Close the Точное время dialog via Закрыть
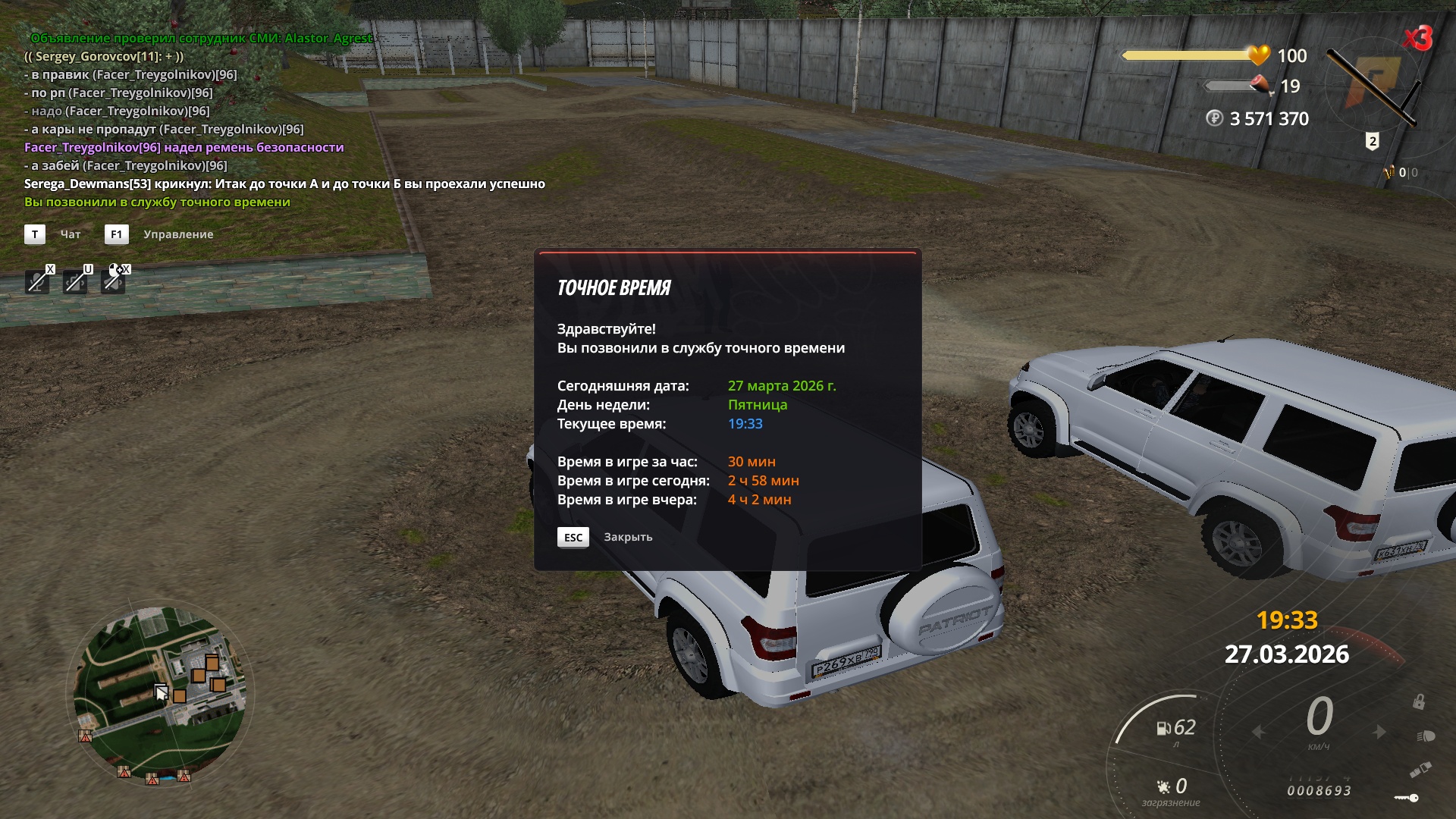Viewport: 1456px width, 819px height. tap(627, 537)
